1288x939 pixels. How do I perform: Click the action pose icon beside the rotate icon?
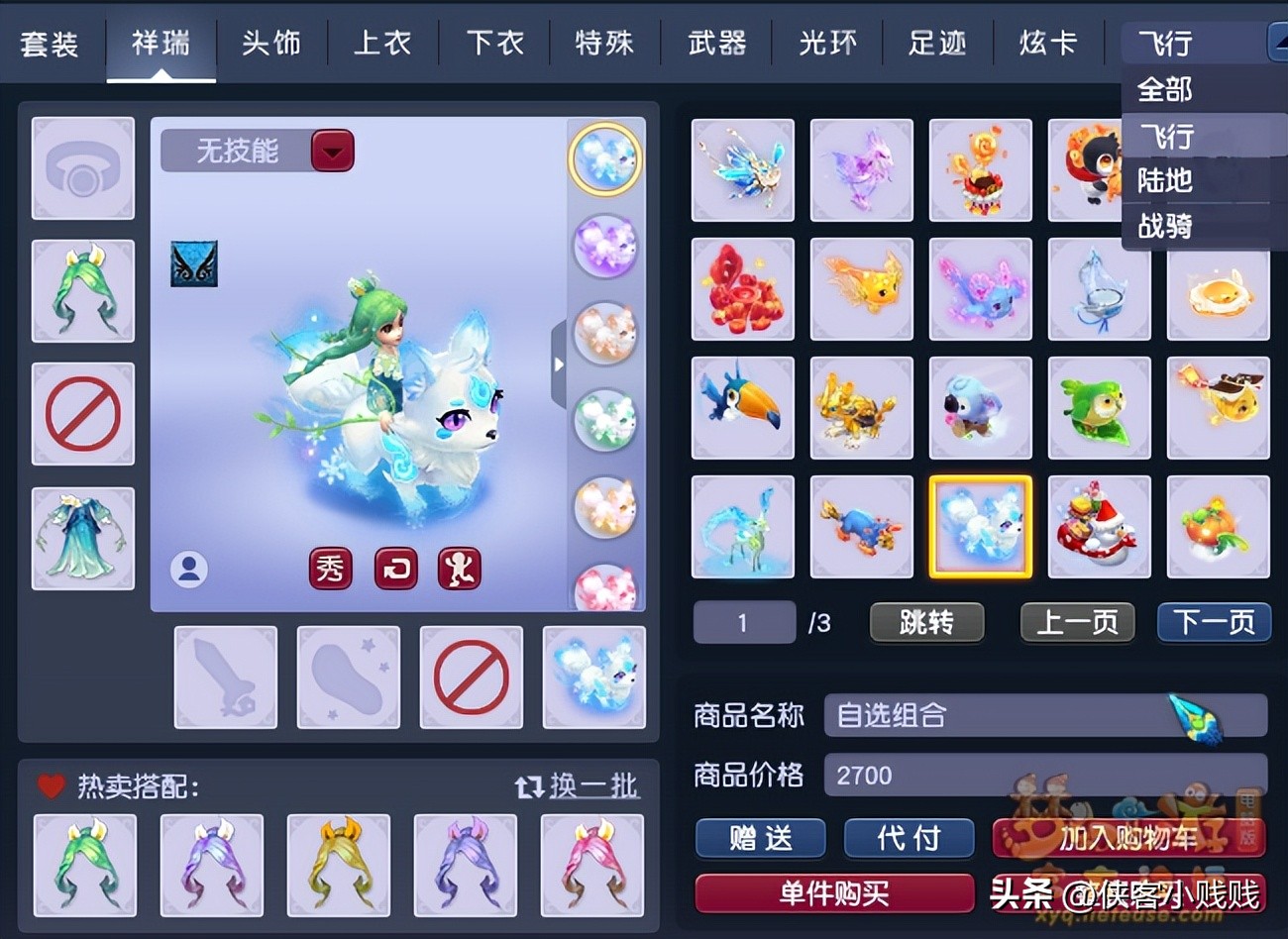tap(459, 570)
